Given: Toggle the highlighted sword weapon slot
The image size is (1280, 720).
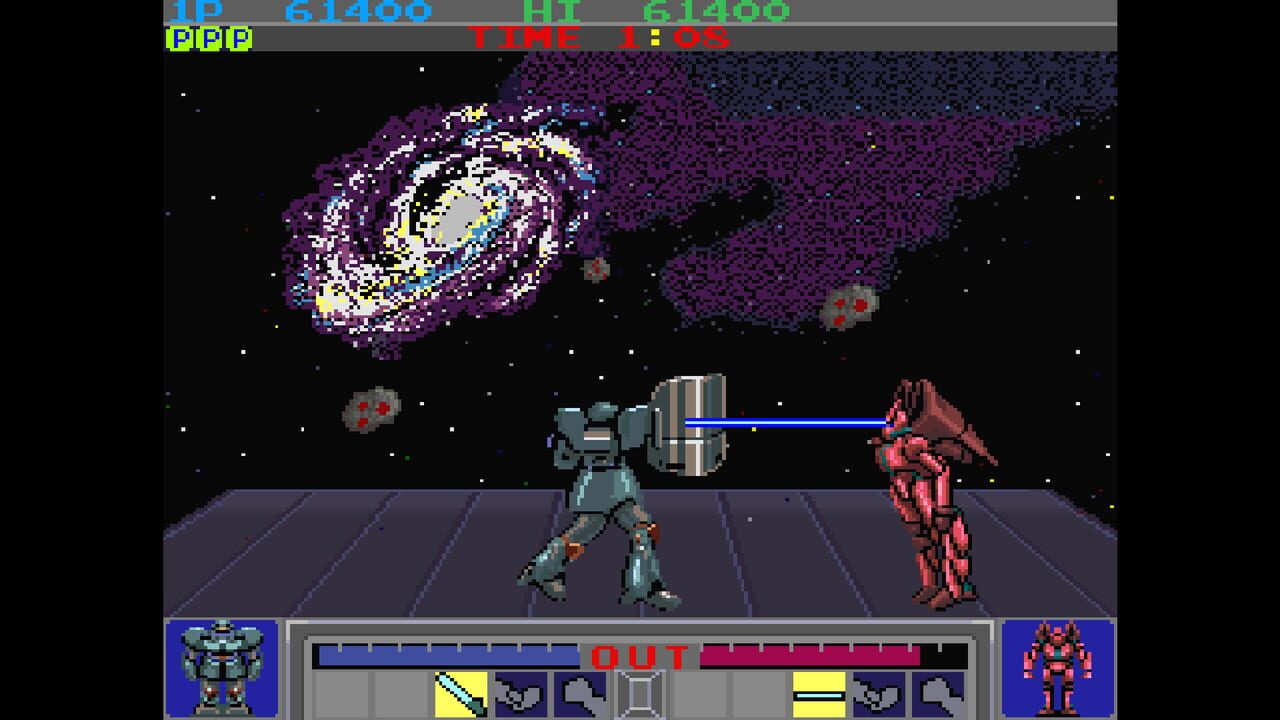Looking at the screenshot, I should [458, 690].
